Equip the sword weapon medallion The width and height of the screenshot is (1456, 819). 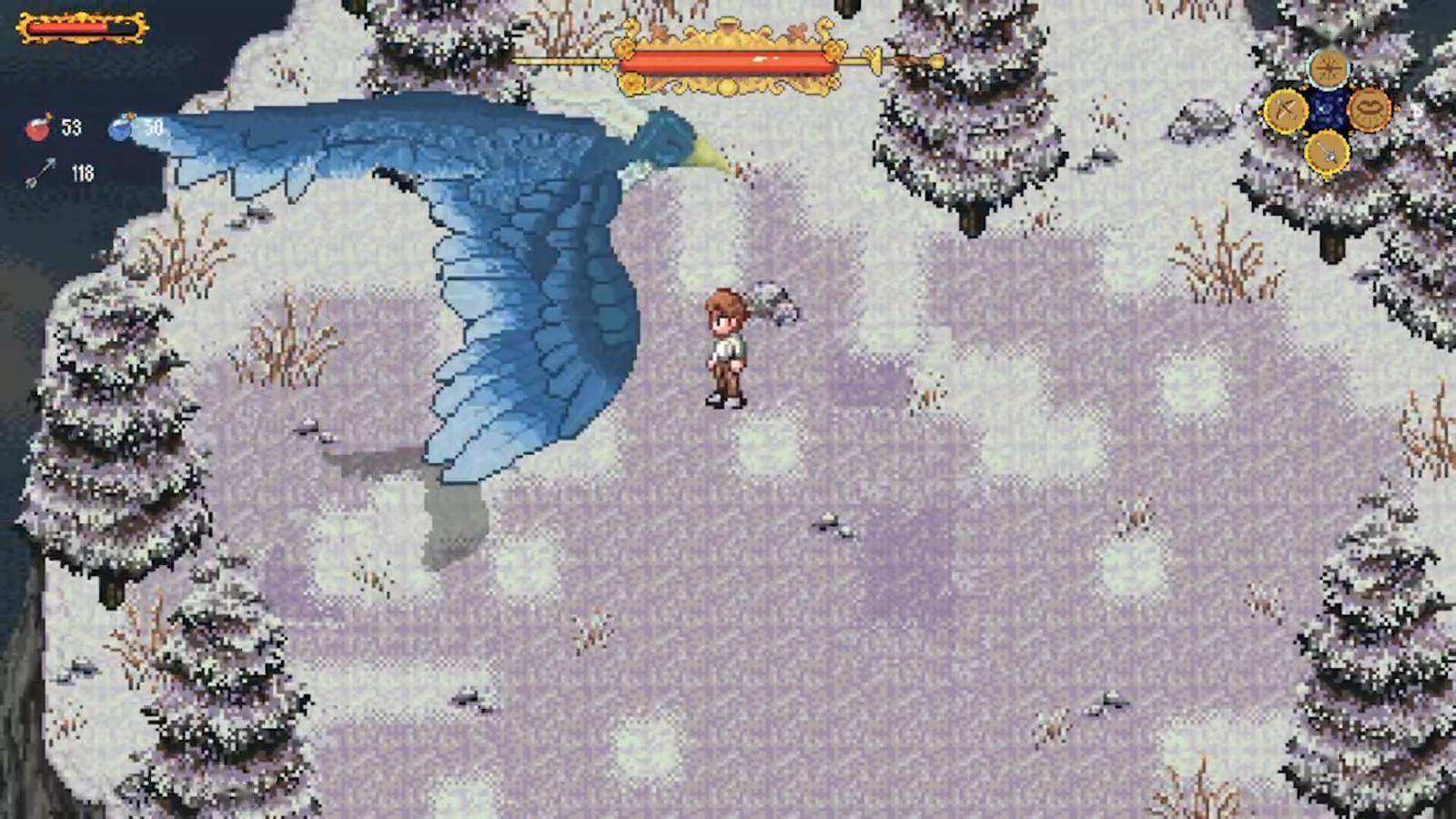tap(1327, 152)
